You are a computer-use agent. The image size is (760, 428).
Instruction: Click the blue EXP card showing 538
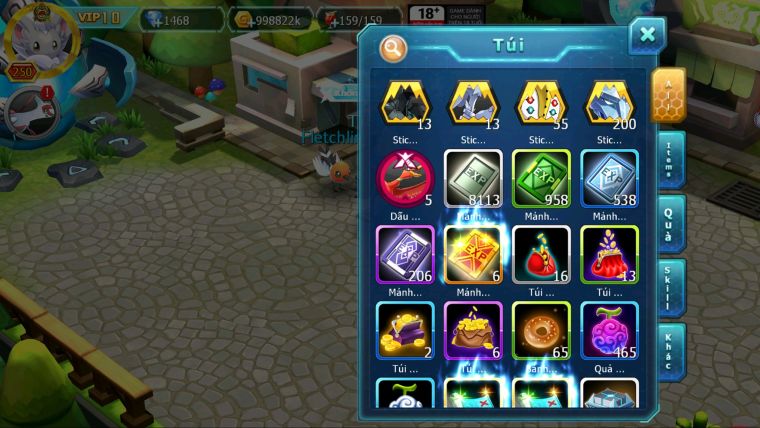coord(609,178)
